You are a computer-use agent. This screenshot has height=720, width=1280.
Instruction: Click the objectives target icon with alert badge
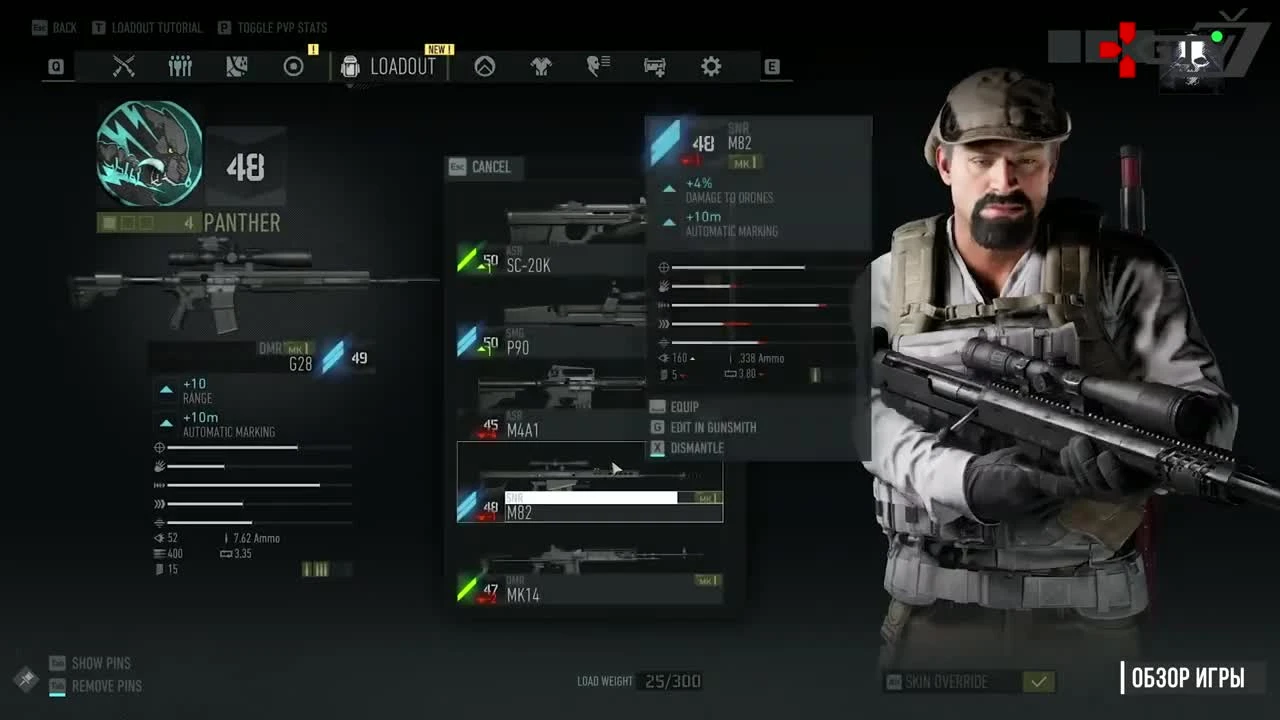(x=293, y=66)
